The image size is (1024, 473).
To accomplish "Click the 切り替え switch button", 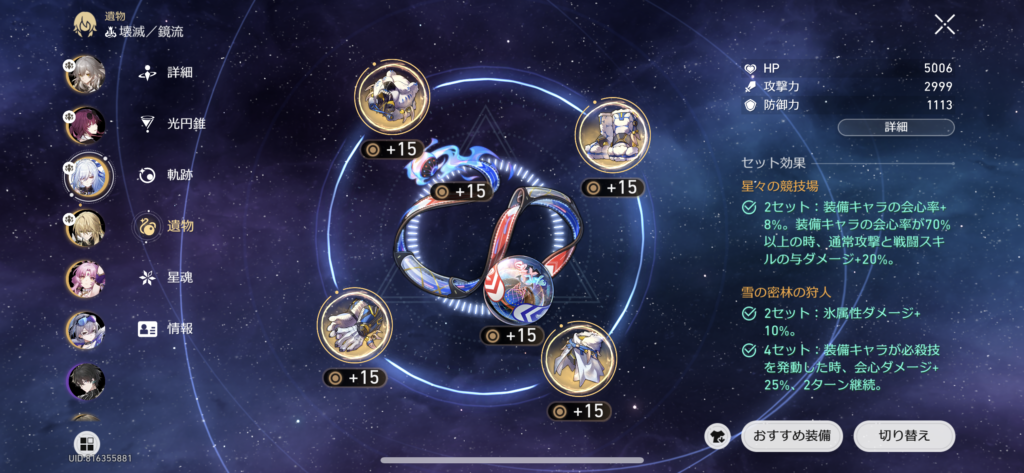I will (x=904, y=436).
